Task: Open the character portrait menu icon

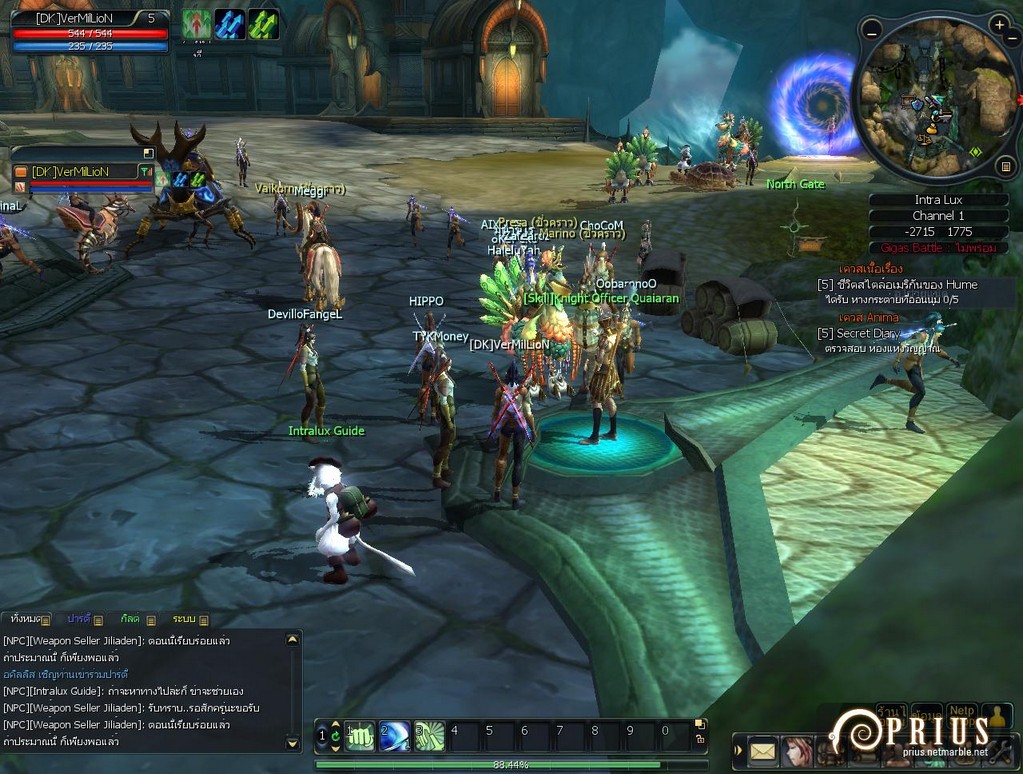Action: [x=797, y=750]
